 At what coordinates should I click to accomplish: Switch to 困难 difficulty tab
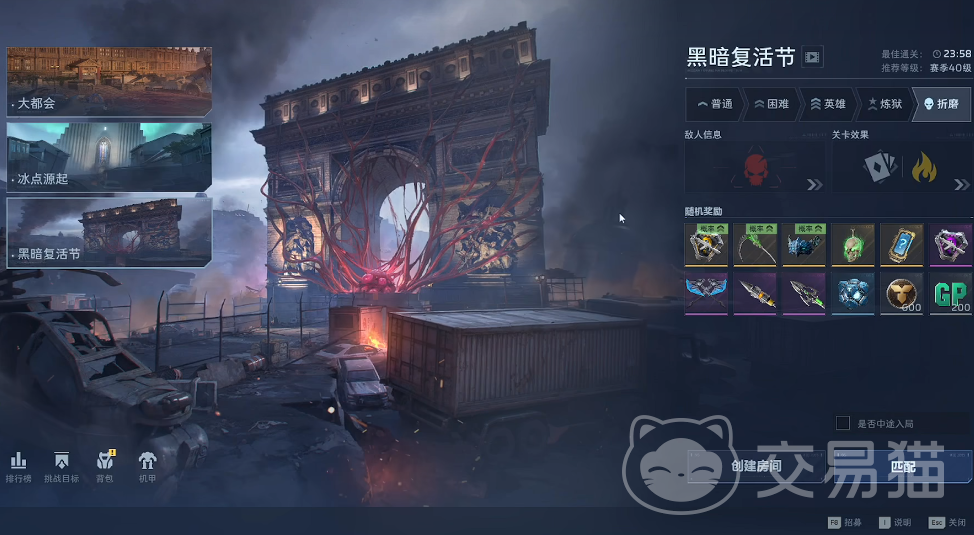tap(772, 104)
